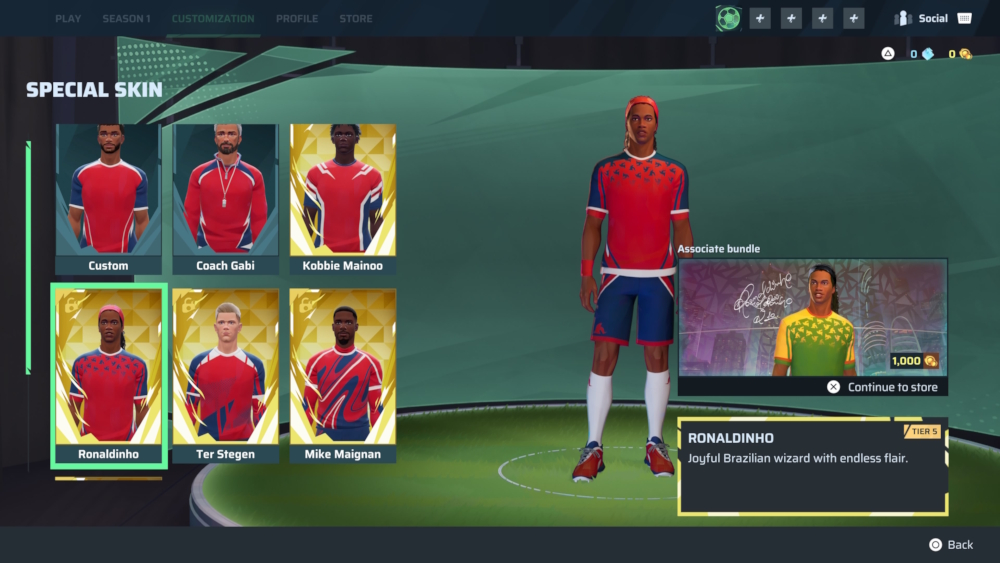Go to the Profile tab
1000x563 pixels.
pos(297,19)
